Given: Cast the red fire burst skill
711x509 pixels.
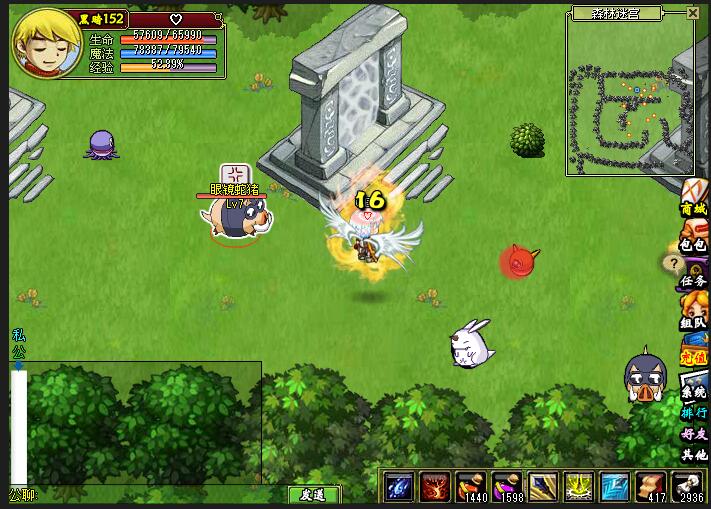Looking at the screenshot, I should pyautogui.click(x=436, y=485).
